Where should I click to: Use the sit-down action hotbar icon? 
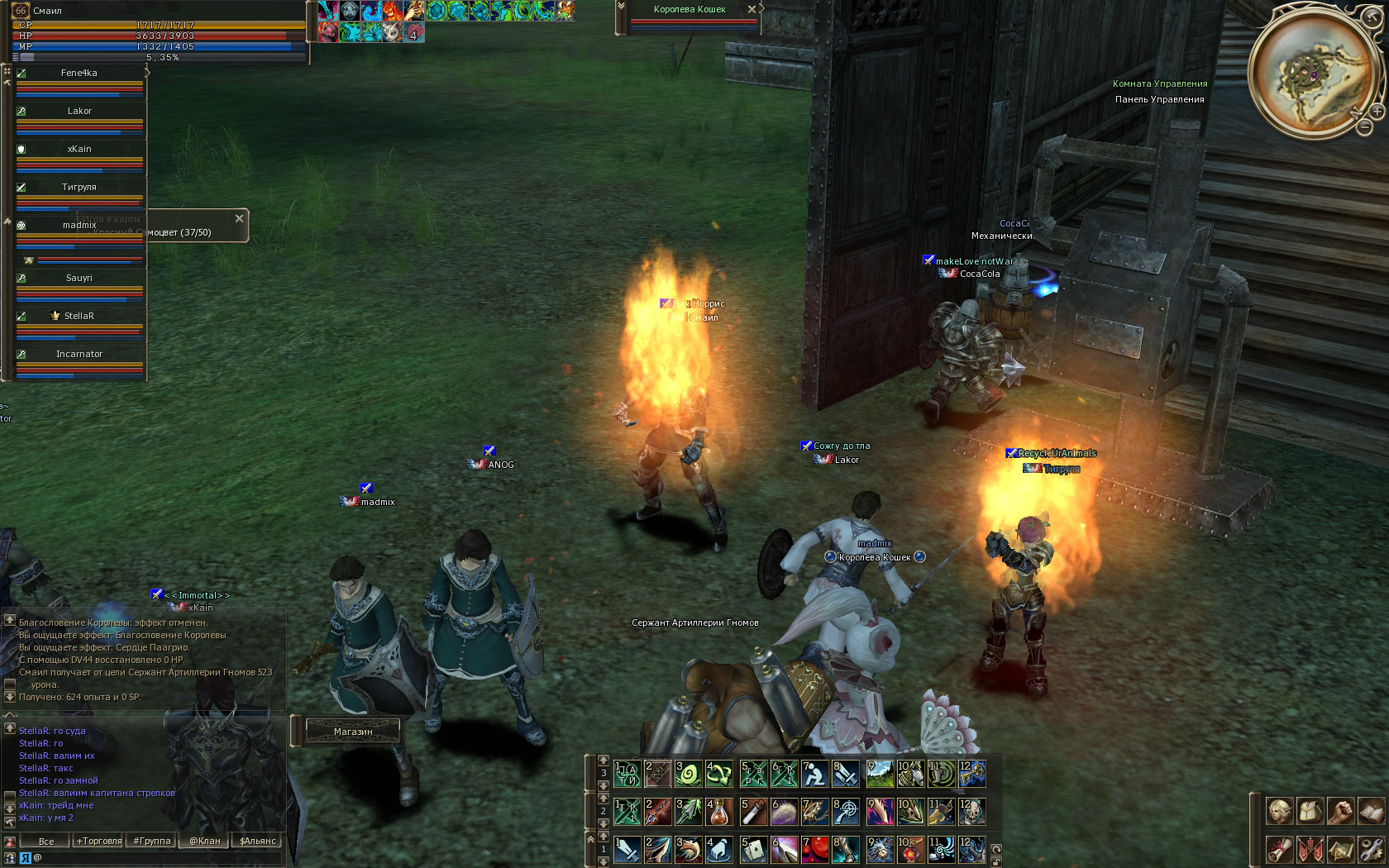(814, 774)
